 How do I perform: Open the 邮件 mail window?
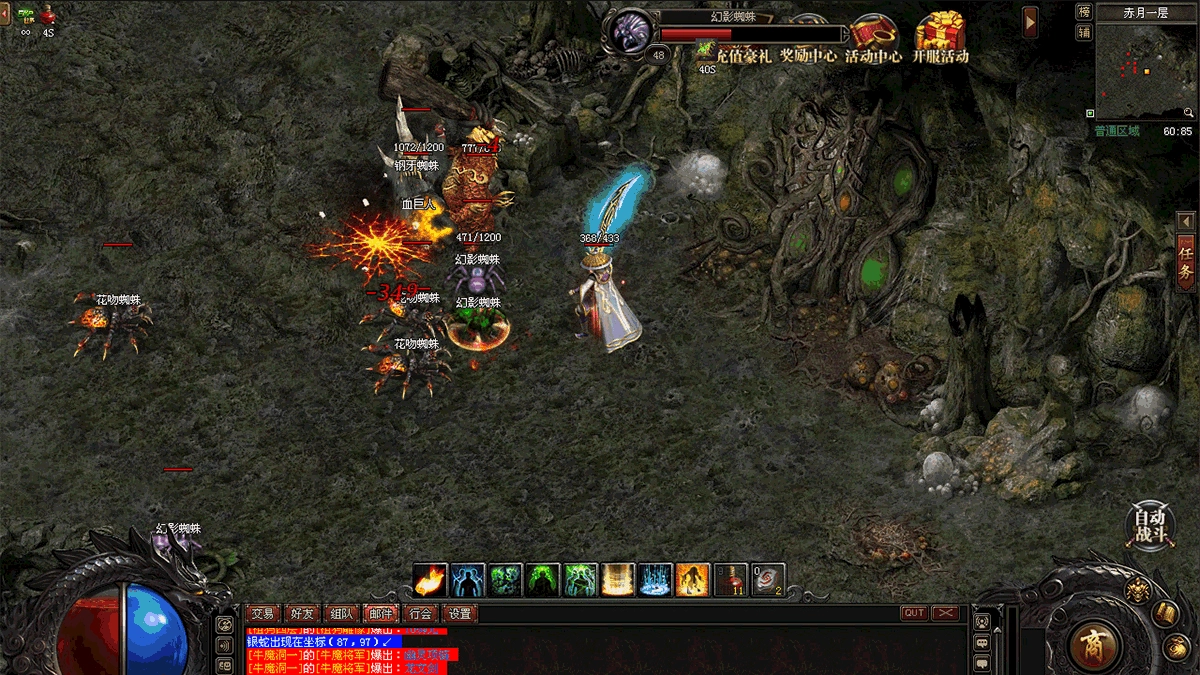coord(381,613)
